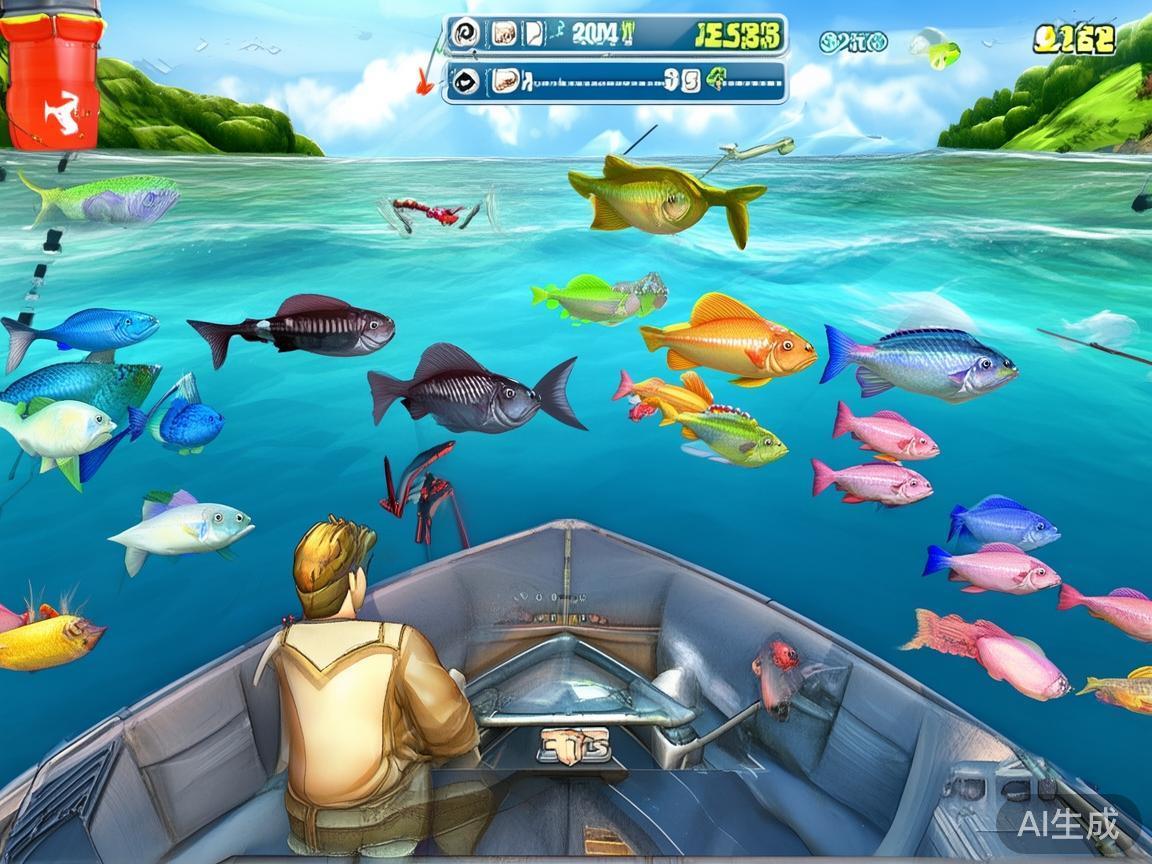
Task: Click the dark round icon on the lower bar
Action: (464, 81)
